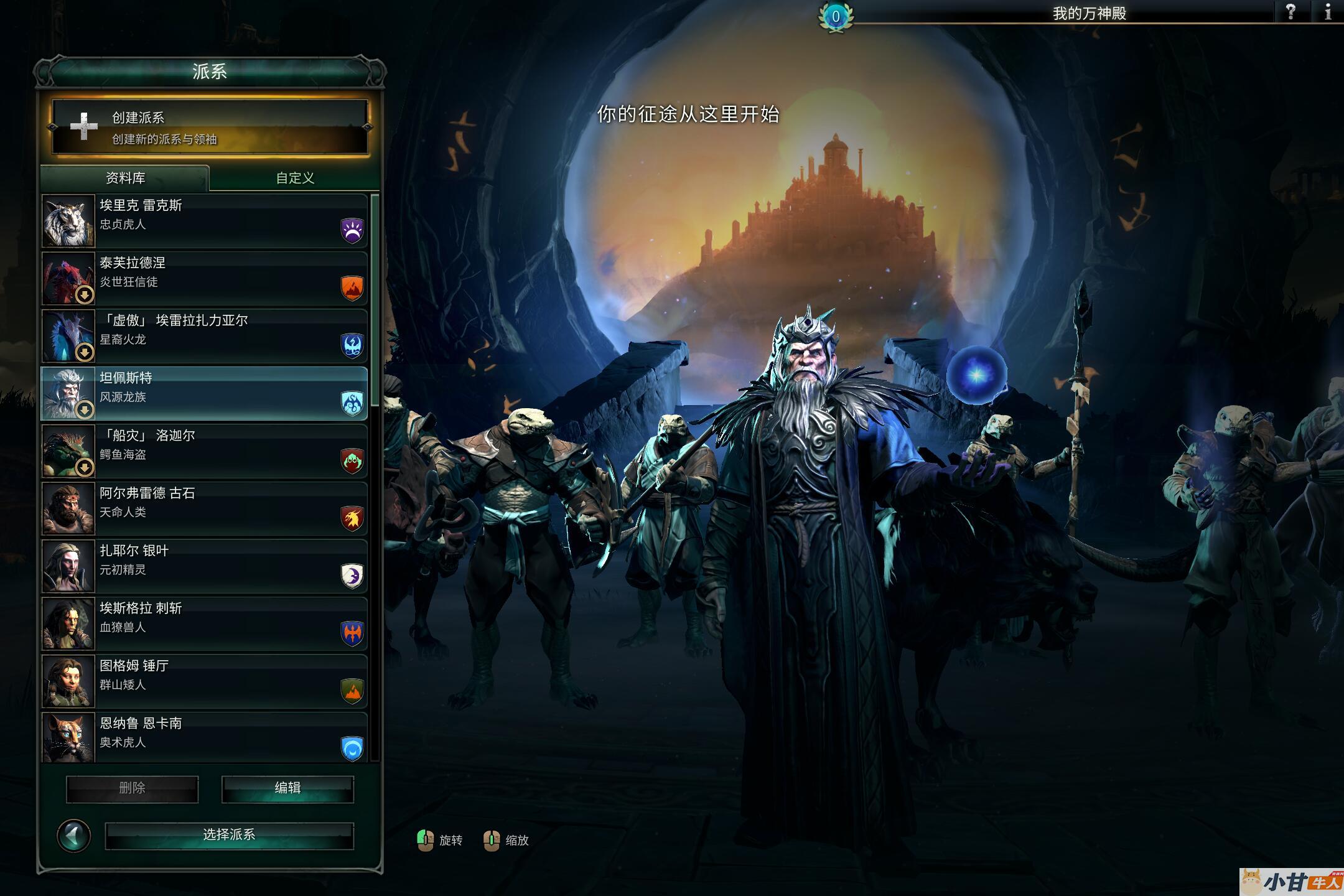
Task: Confirm with the 选择派系 button
Action: click(229, 835)
